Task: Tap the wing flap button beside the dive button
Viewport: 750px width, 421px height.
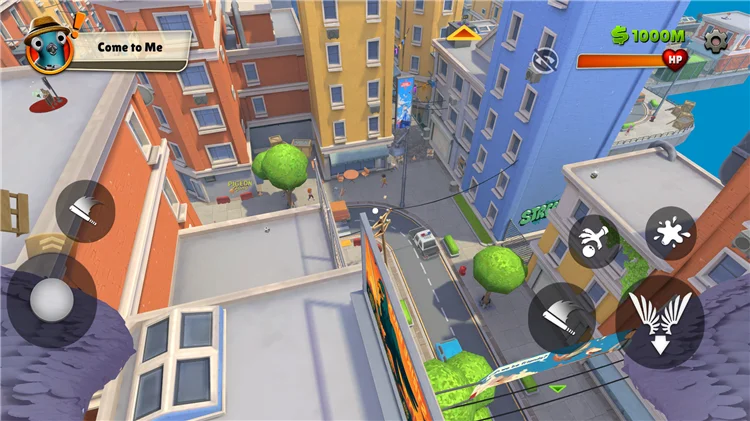Action: click(x=562, y=317)
